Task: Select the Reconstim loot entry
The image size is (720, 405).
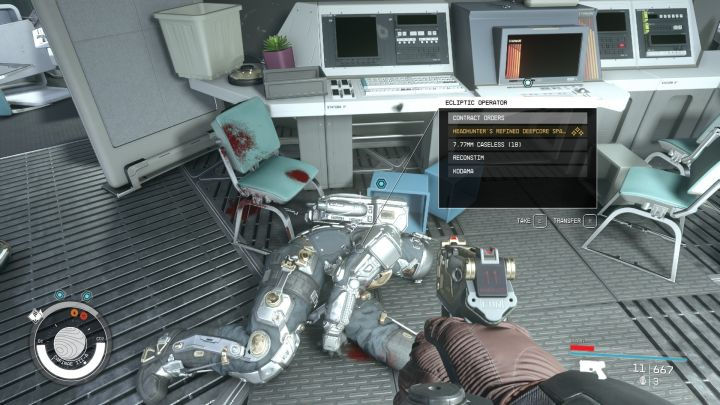Action: pyautogui.click(x=520, y=158)
